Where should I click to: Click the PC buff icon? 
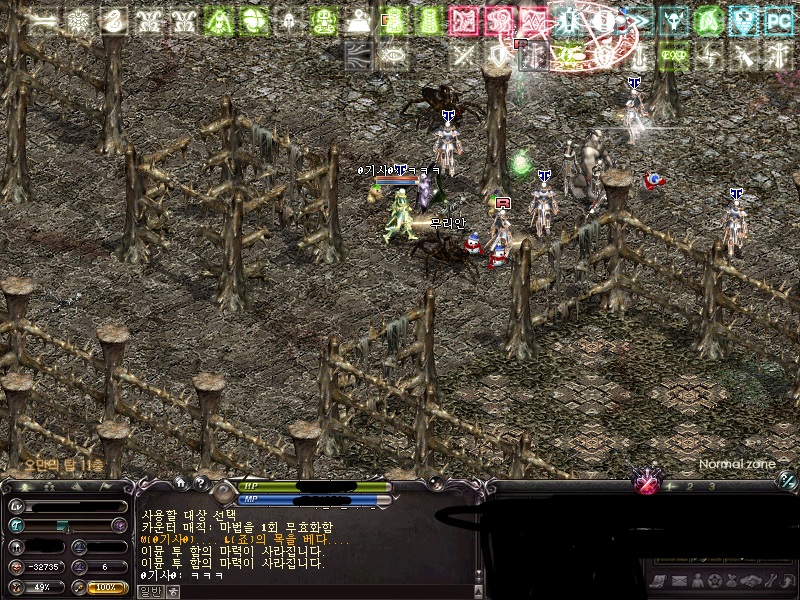click(x=778, y=20)
